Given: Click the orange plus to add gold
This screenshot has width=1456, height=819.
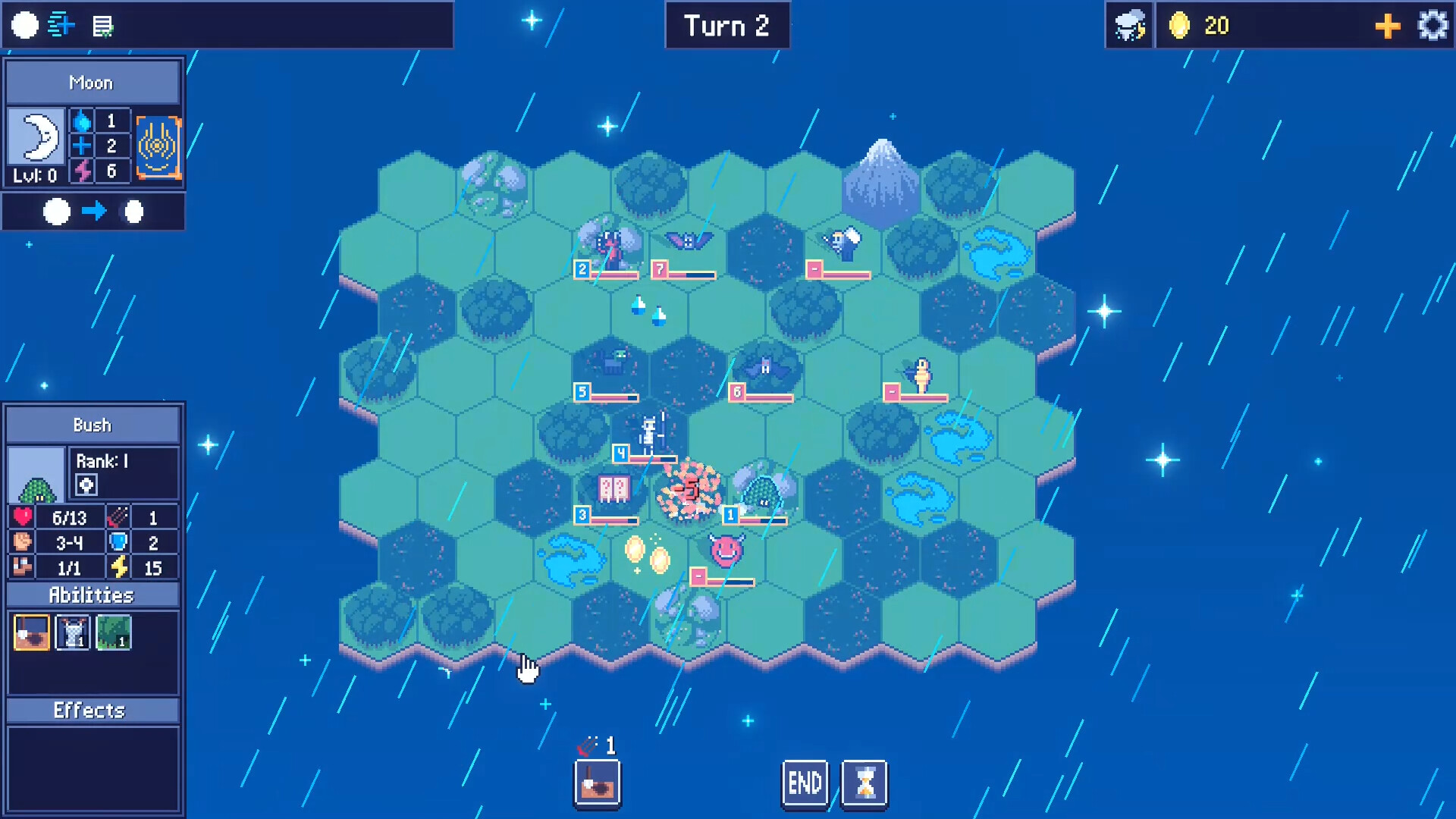Looking at the screenshot, I should click(1387, 25).
